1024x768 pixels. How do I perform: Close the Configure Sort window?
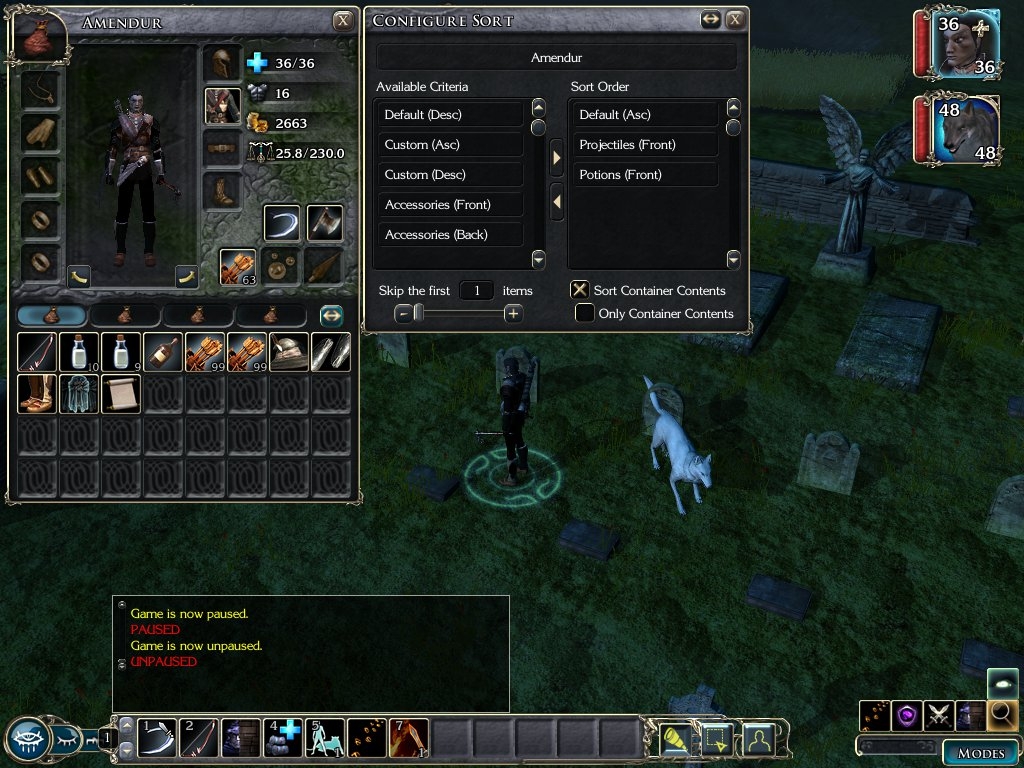(736, 19)
